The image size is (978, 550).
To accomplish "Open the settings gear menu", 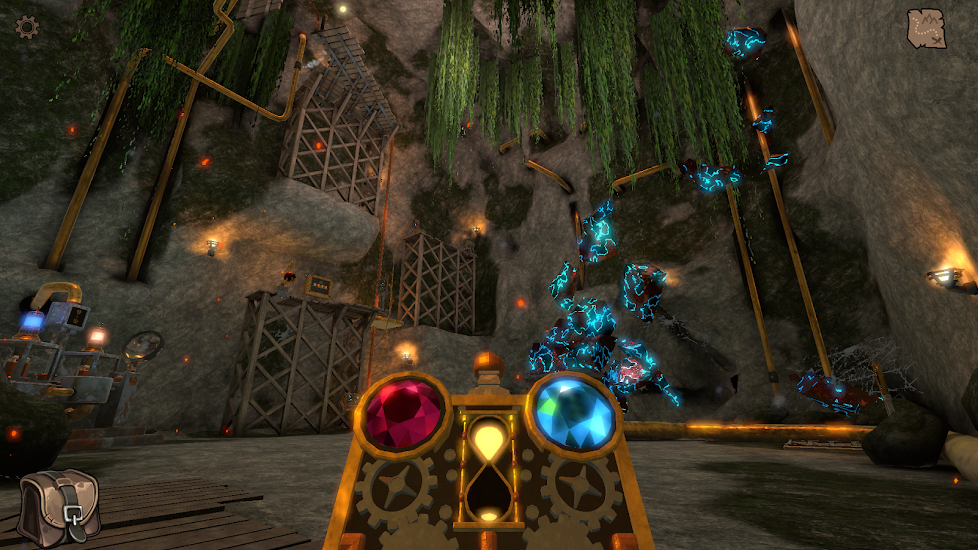I will [27, 27].
